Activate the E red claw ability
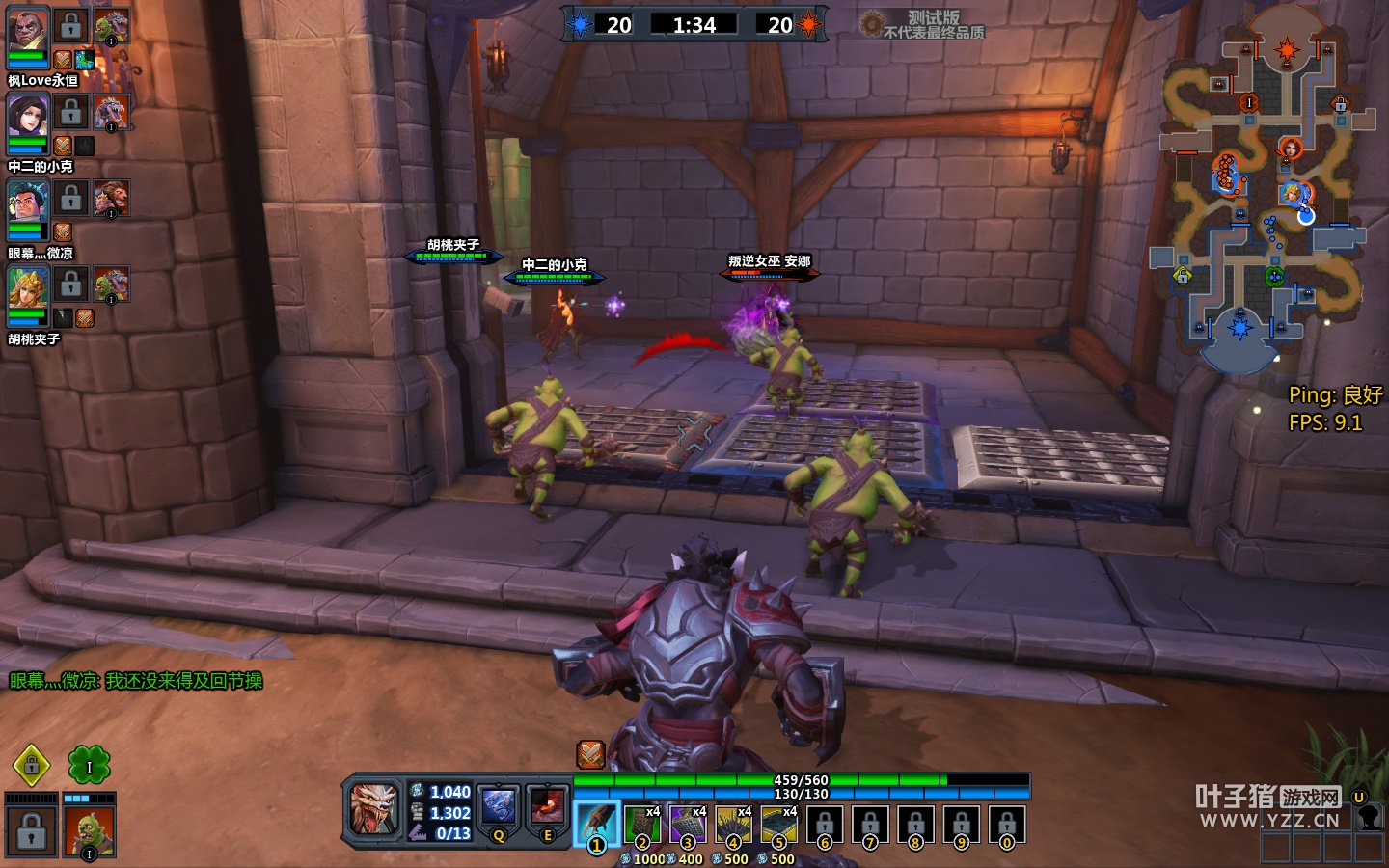Viewport: 1389px width, 868px height. coord(547,809)
